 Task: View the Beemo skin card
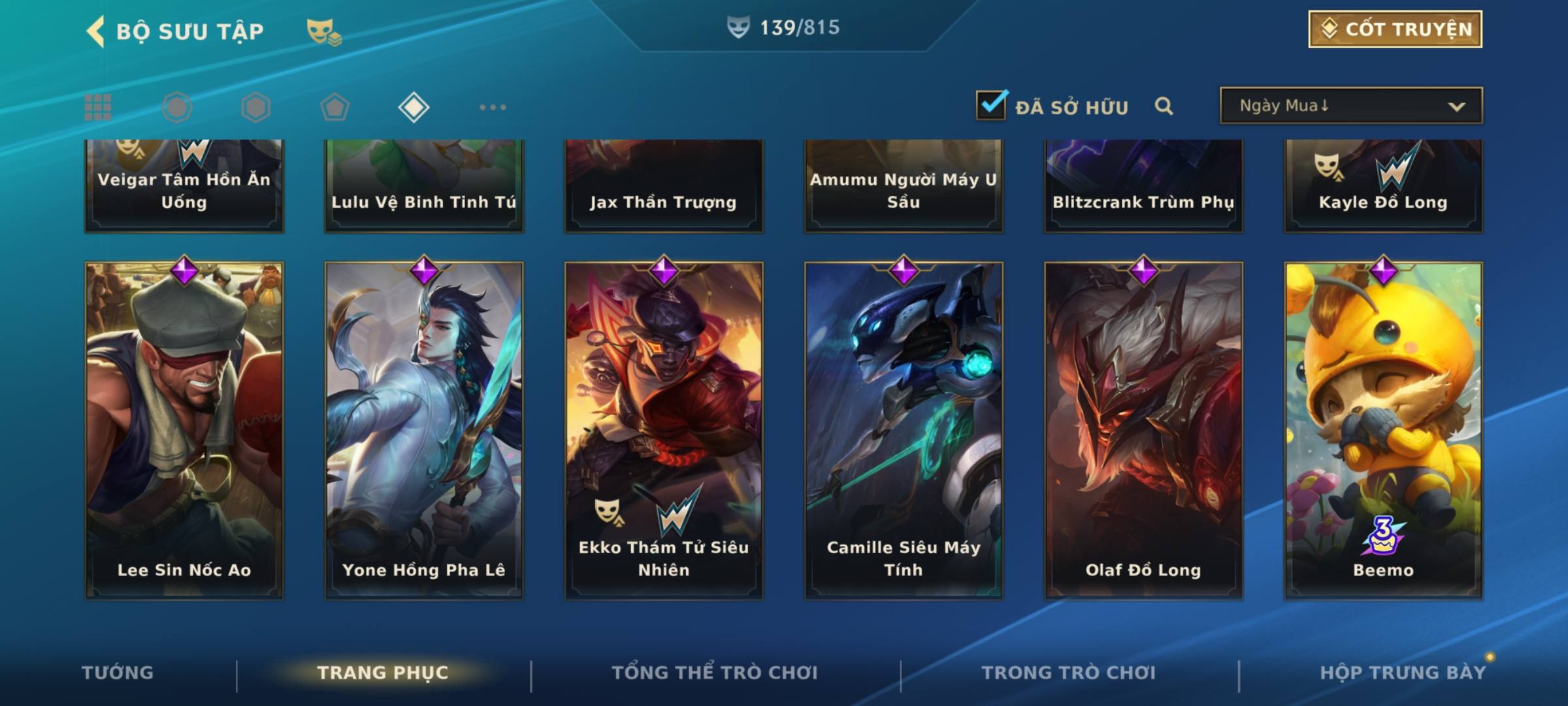1383,430
